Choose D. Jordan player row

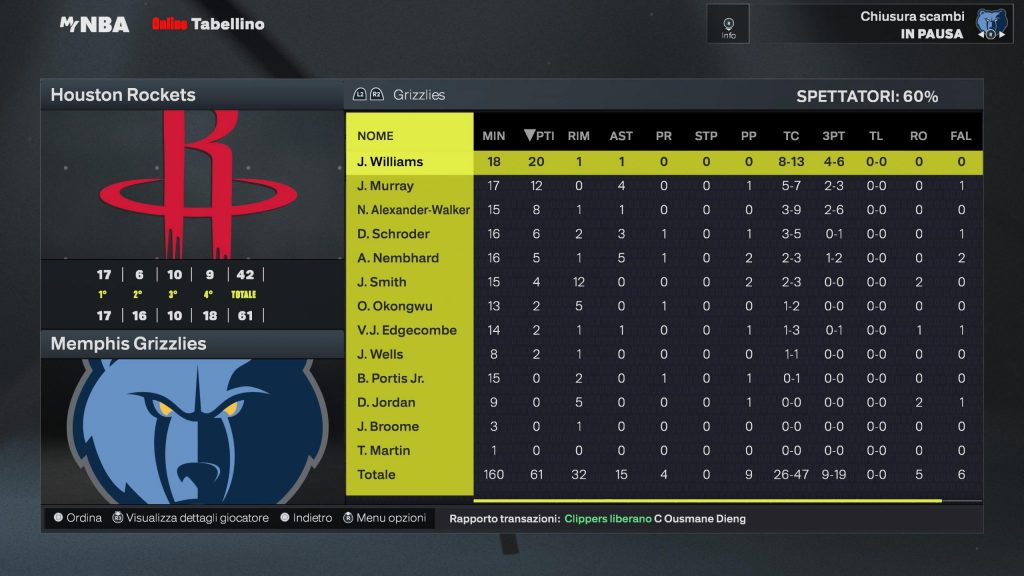(386, 402)
